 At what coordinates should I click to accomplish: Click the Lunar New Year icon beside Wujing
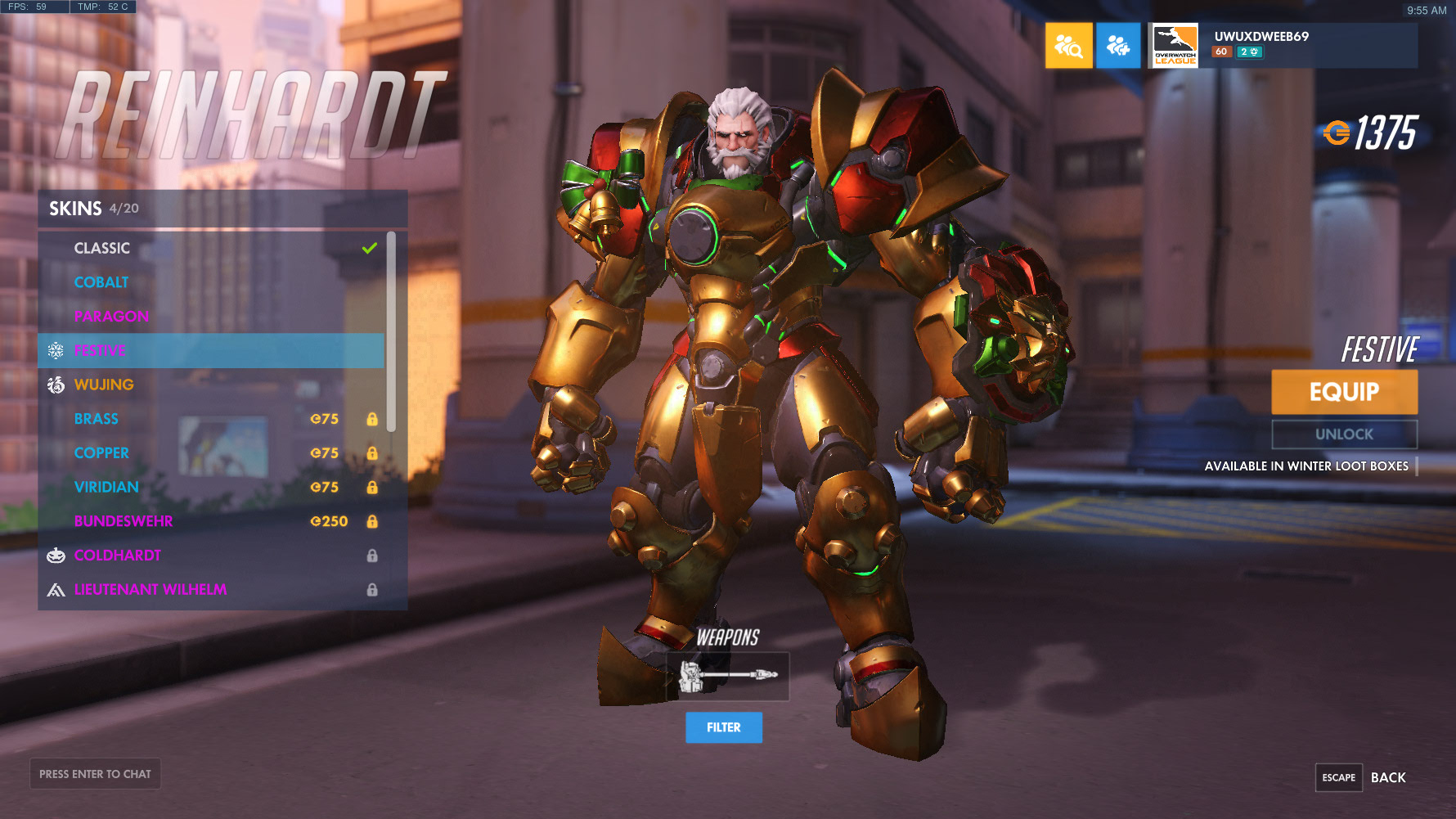[56, 384]
